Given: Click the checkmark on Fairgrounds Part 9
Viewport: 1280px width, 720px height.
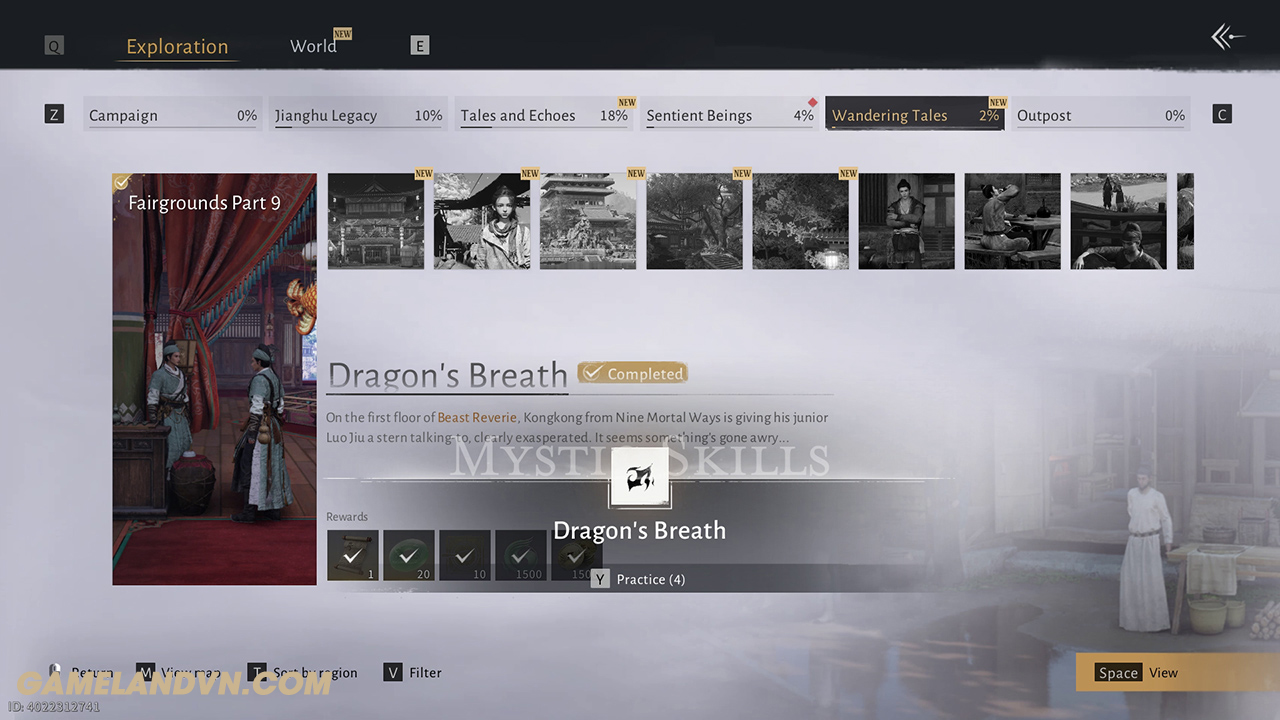Looking at the screenshot, I should tap(122, 182).
